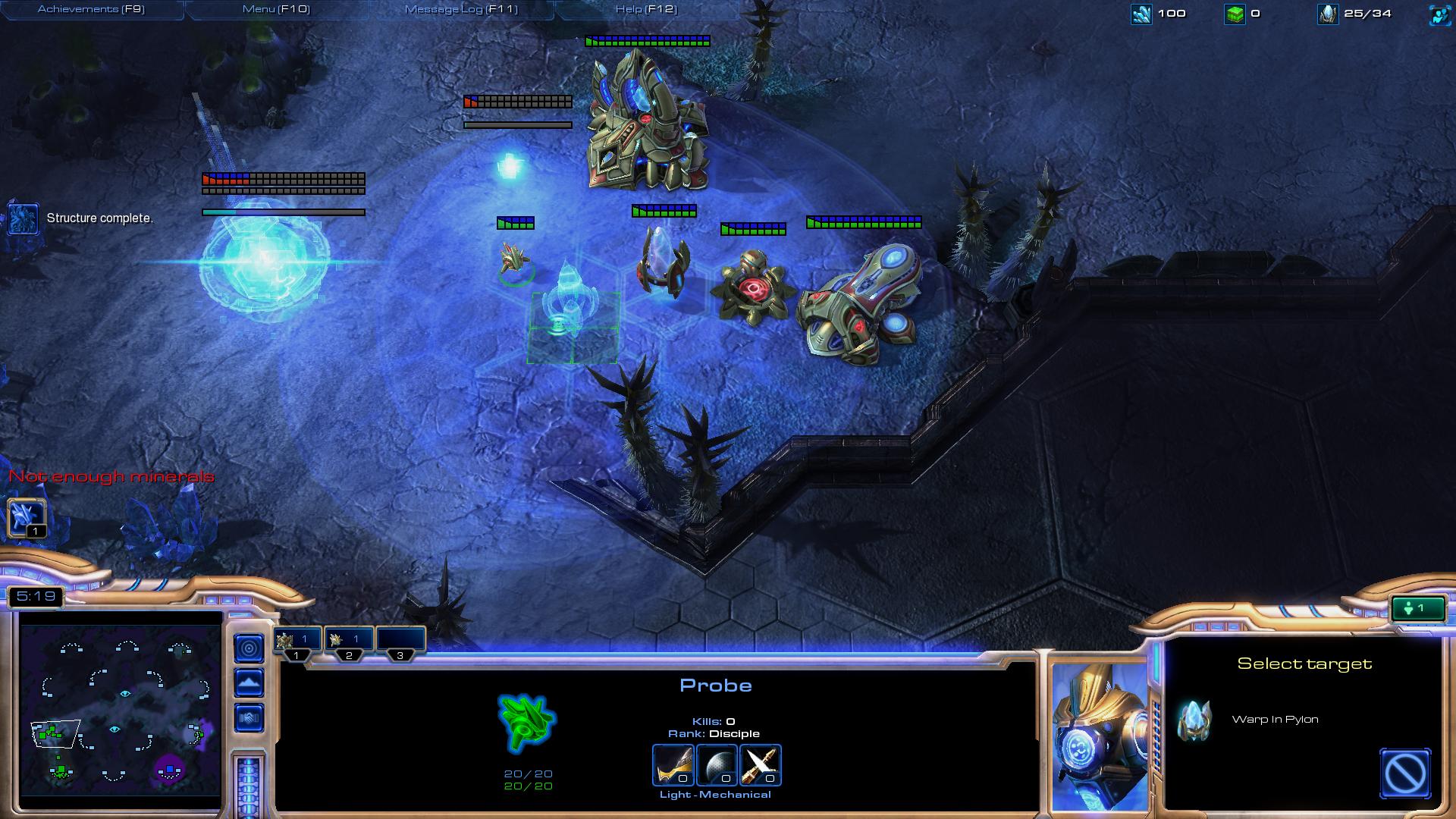Cancel the Warp In Pylon placement
The width and height of the screenshot is (1456, 819).
[1405, 773]
